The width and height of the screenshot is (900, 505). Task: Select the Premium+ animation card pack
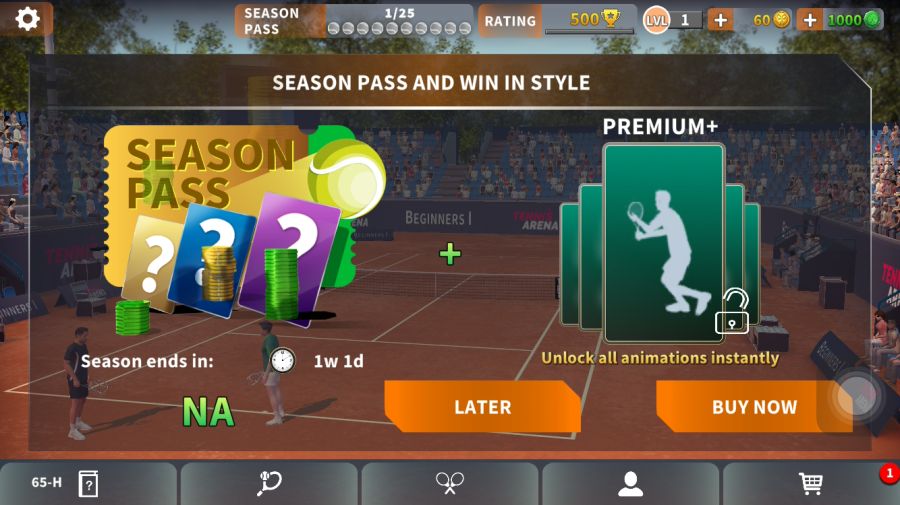tap(663, 242)
